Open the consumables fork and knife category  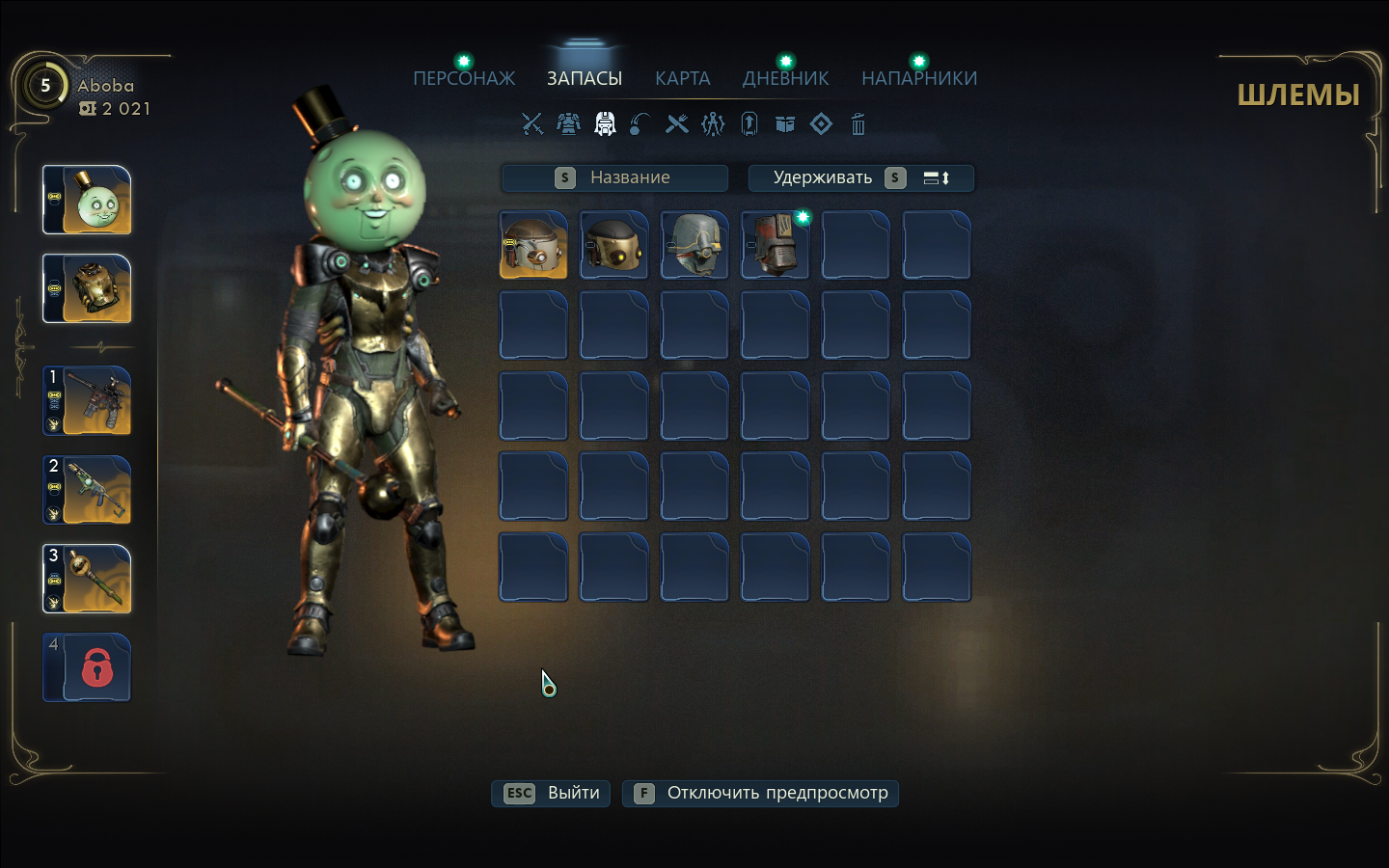pos(677,123)
